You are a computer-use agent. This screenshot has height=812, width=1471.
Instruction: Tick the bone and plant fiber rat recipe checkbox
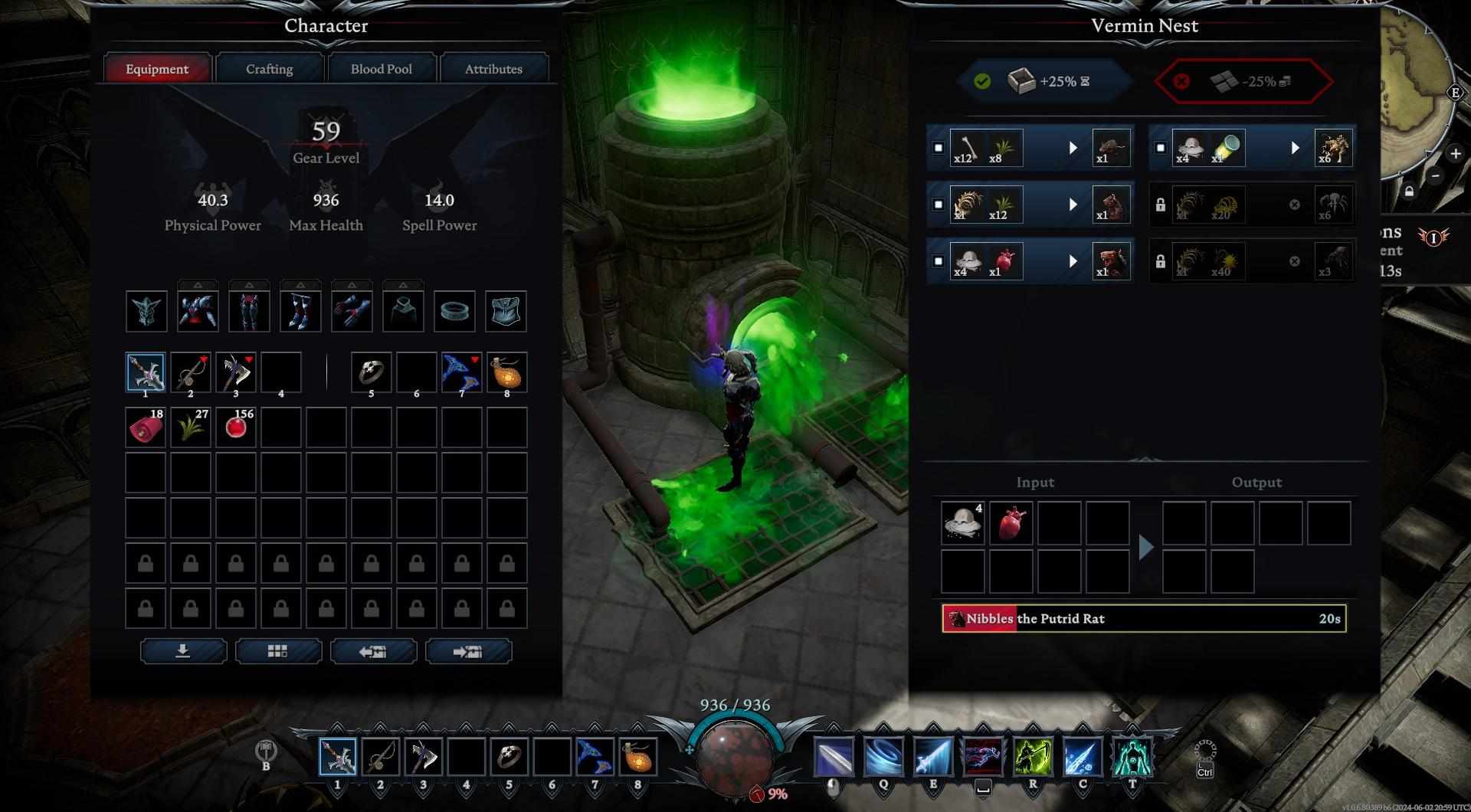click(938, 148)
